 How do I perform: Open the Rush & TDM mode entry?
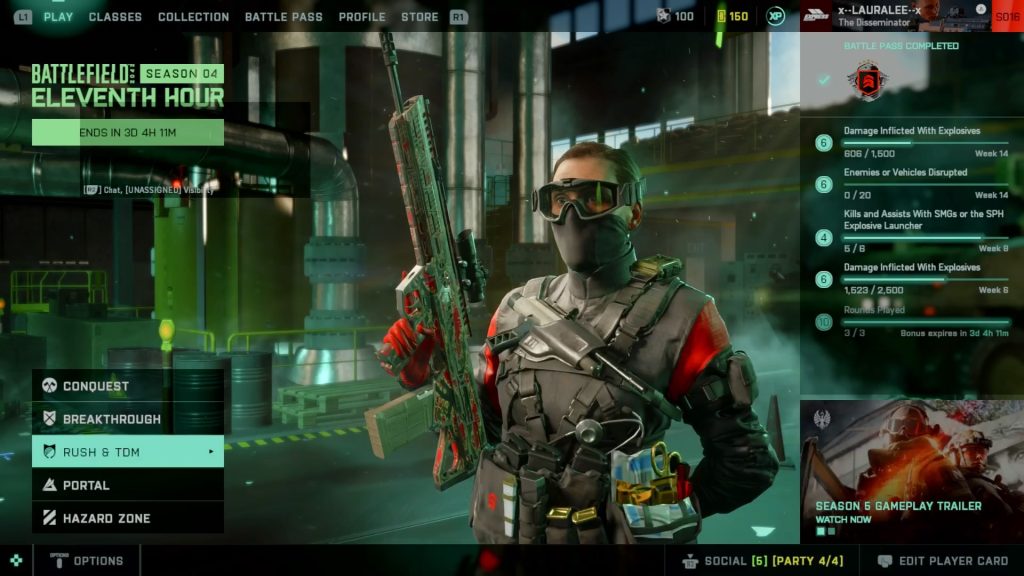click(128, 452)
